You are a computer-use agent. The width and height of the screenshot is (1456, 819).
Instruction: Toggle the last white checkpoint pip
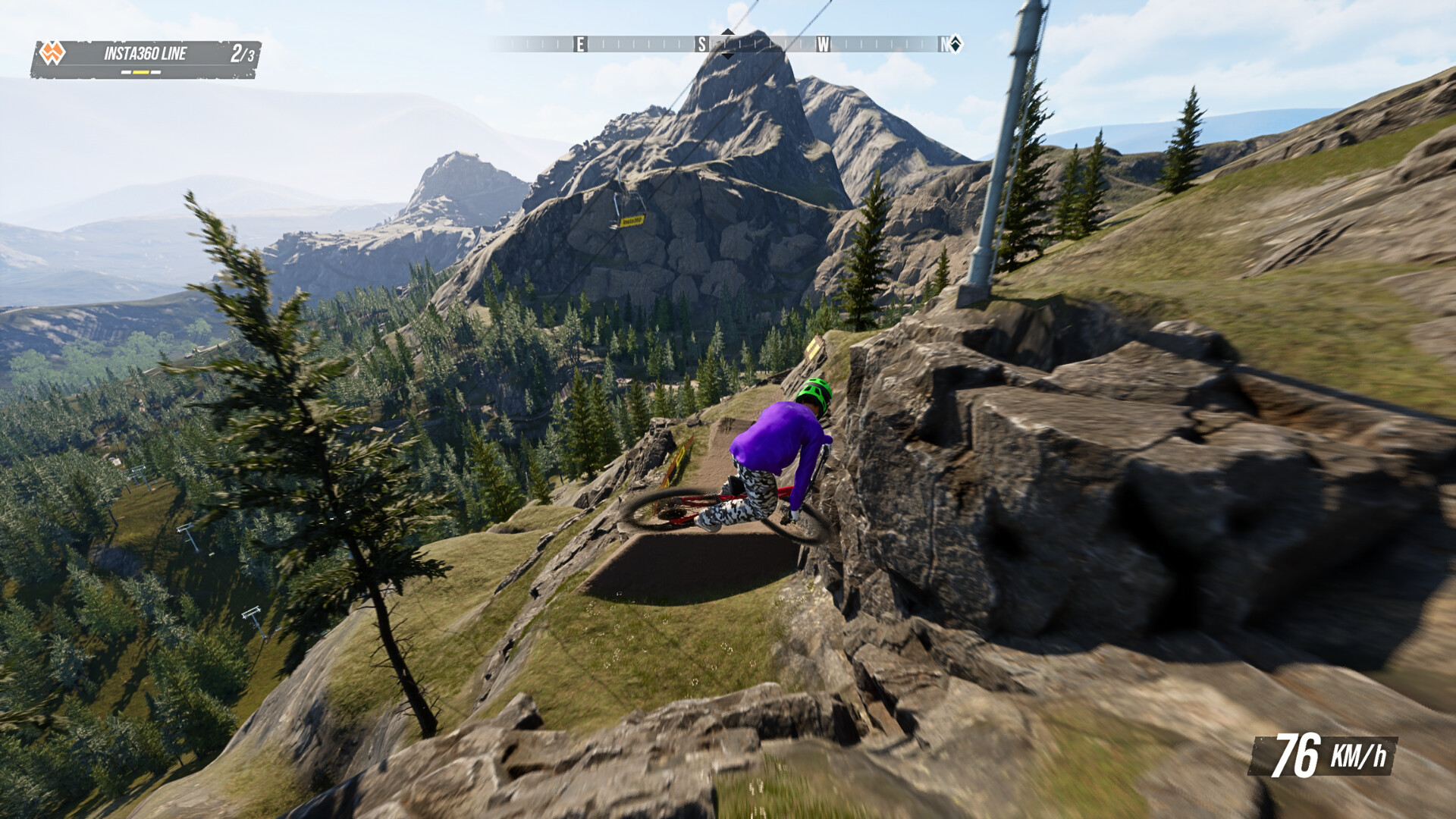(x=155, y=72)
